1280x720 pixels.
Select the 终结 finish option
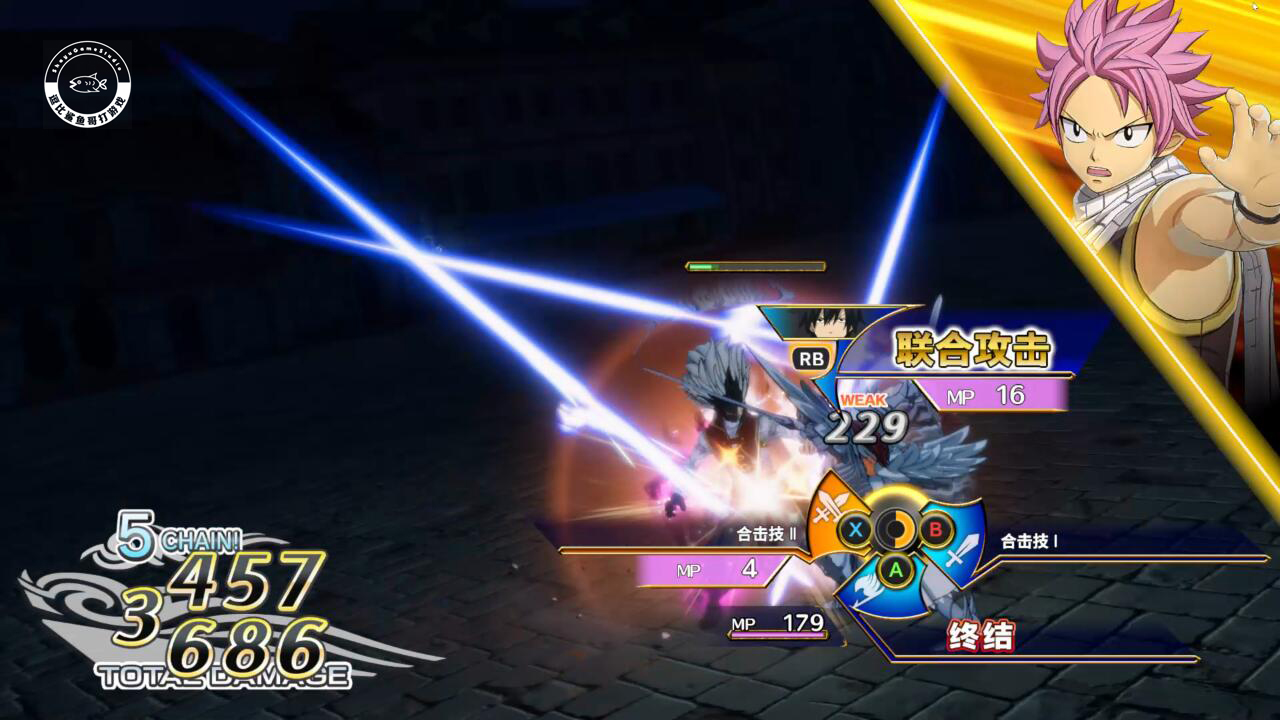click(980, 636)
